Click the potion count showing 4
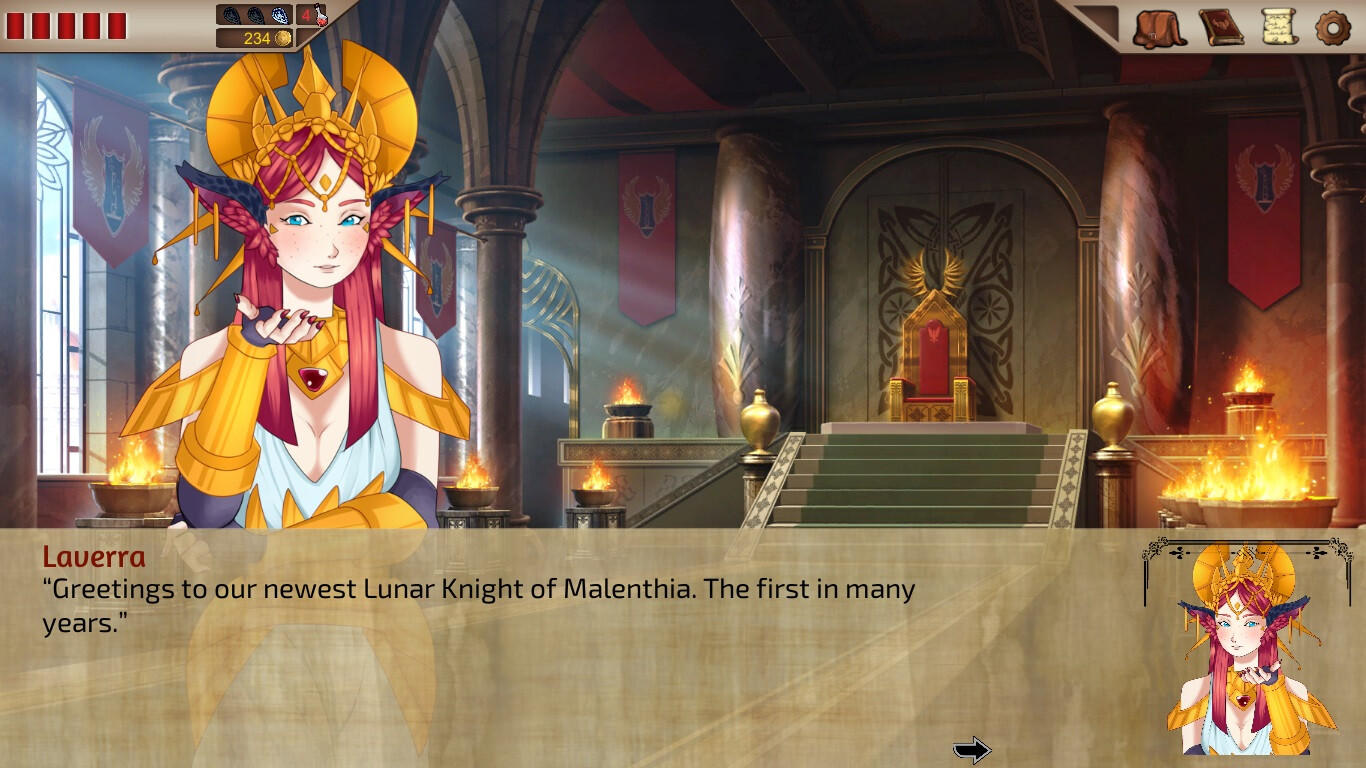1366x768 pixels. click(x=305, y=14)
